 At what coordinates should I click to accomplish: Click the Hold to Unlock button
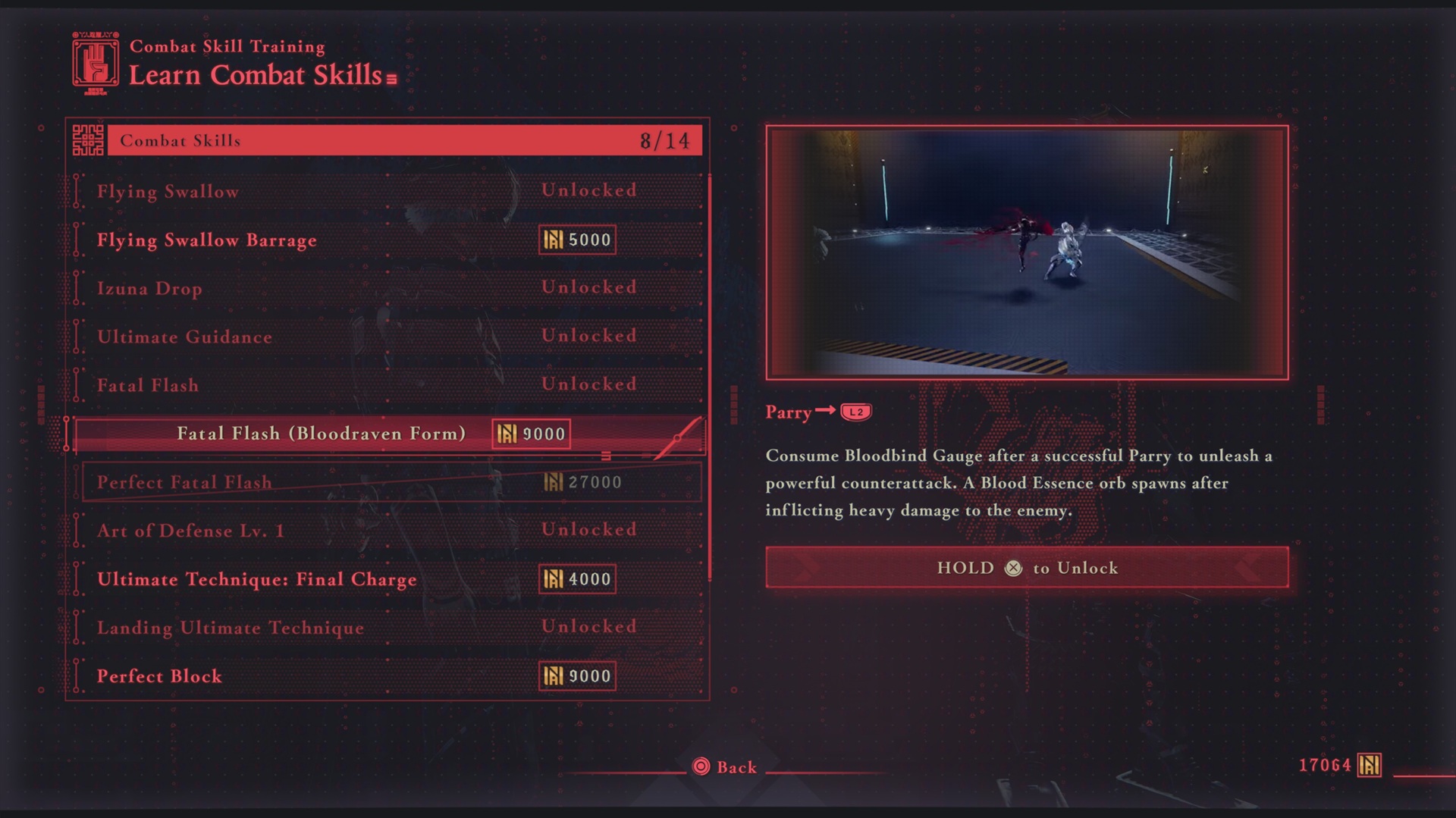1027,568
